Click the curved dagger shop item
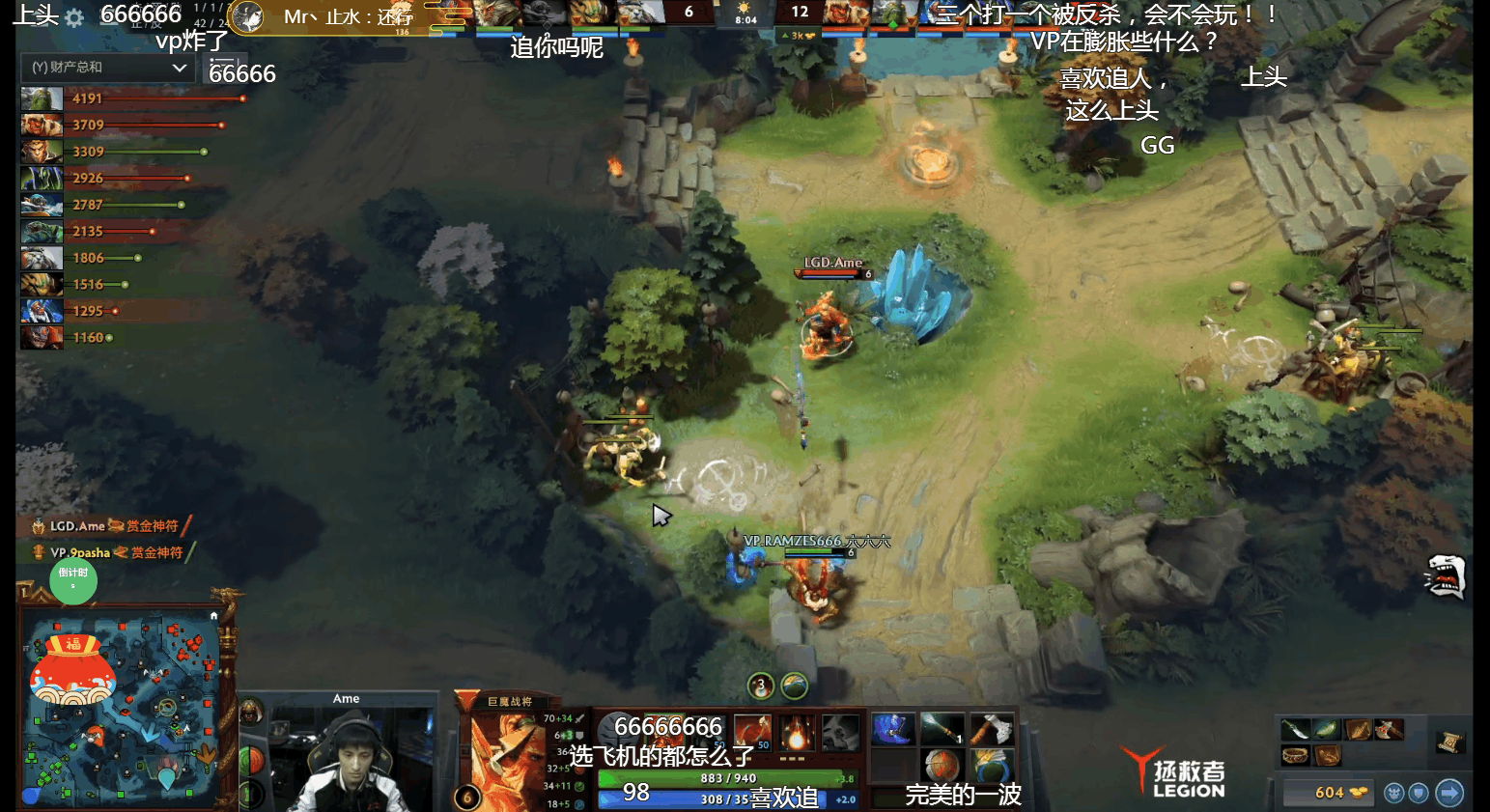This screenshot has height=812, width=1490. 1295,729
